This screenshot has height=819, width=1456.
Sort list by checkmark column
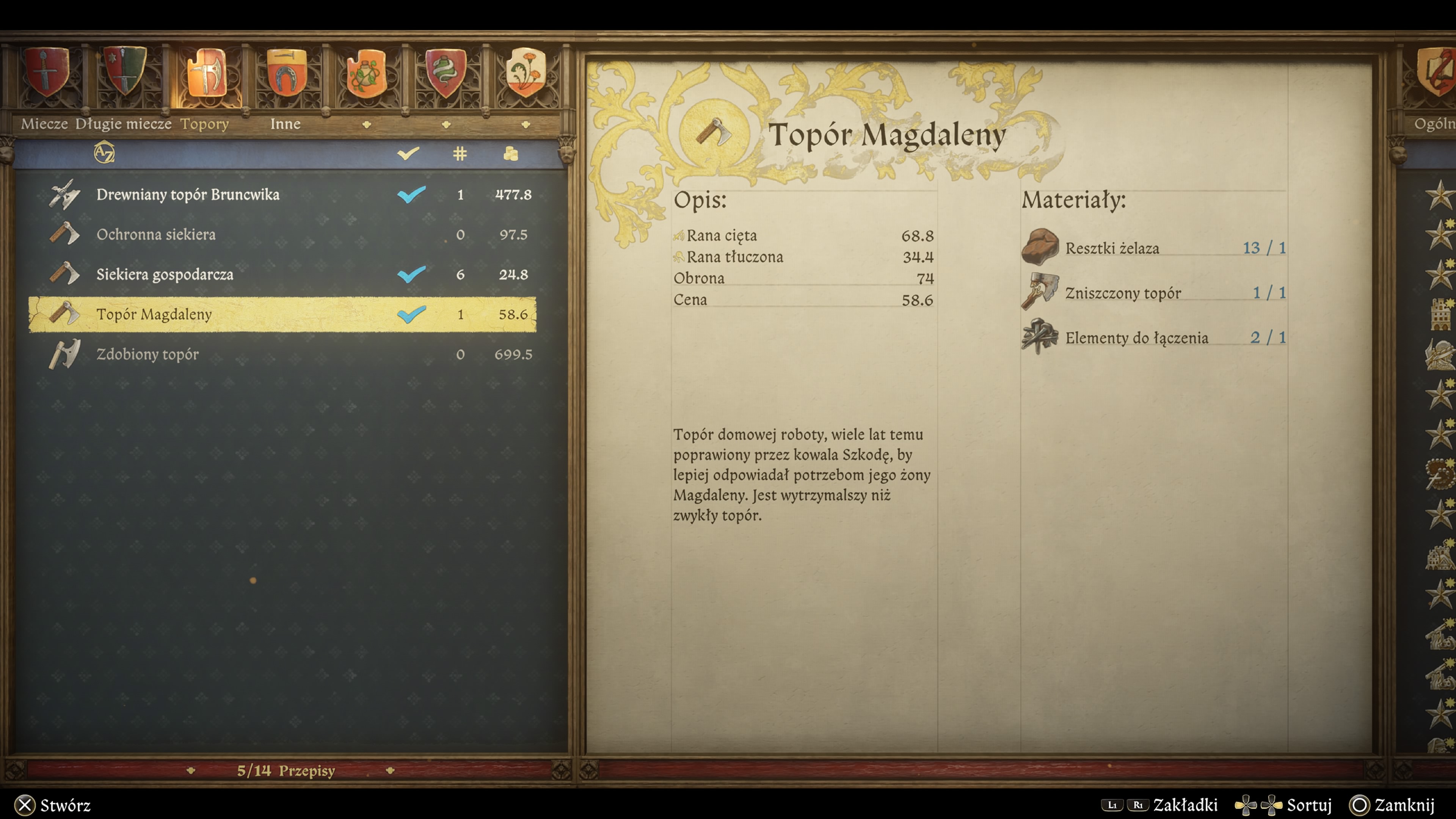(x=408, y=153)
